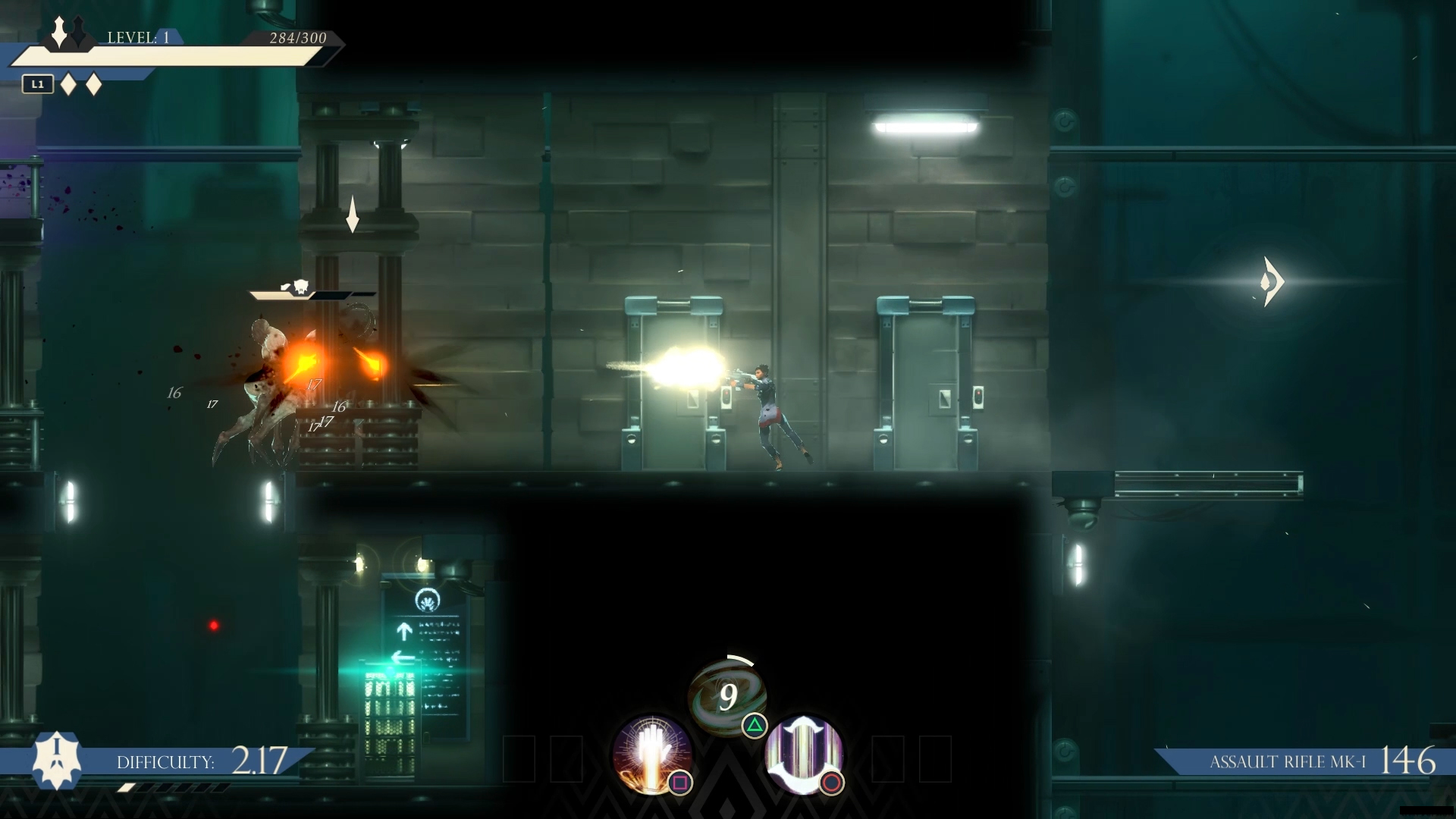Select the first diamond next to L1
This screenshot has width=1456, height=819.
pos(67,86)
